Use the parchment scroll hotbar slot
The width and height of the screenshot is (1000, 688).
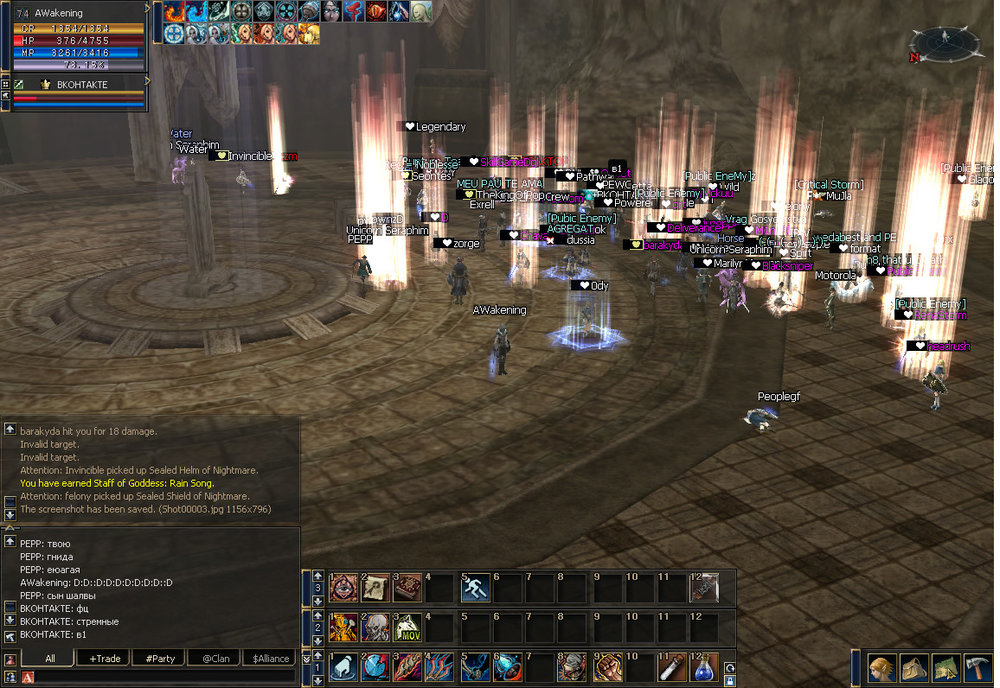[x=376, y=588]
